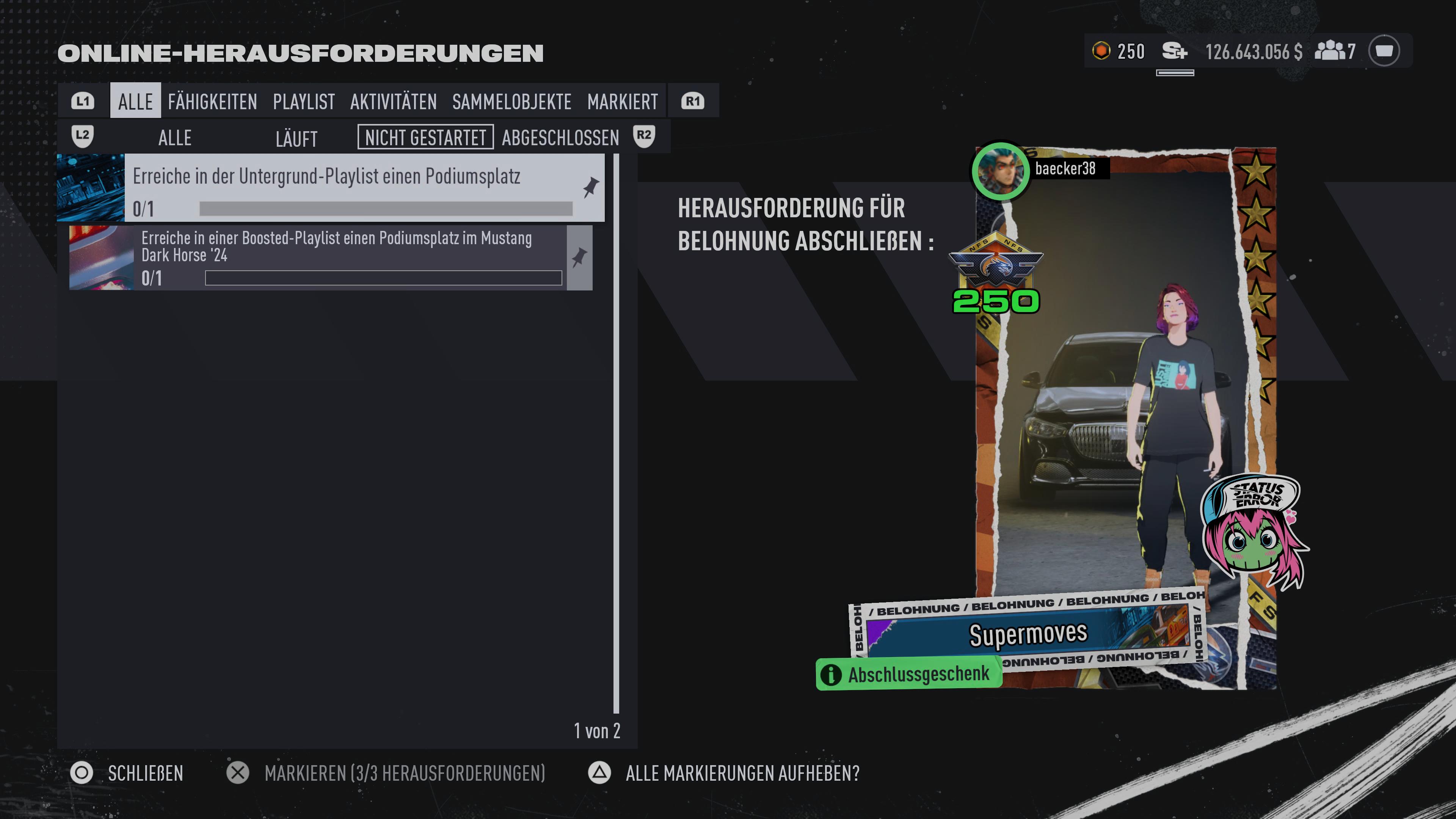Show Abgeschlossen challenges
1456x819 pixels.
click(x=560, y=137)
